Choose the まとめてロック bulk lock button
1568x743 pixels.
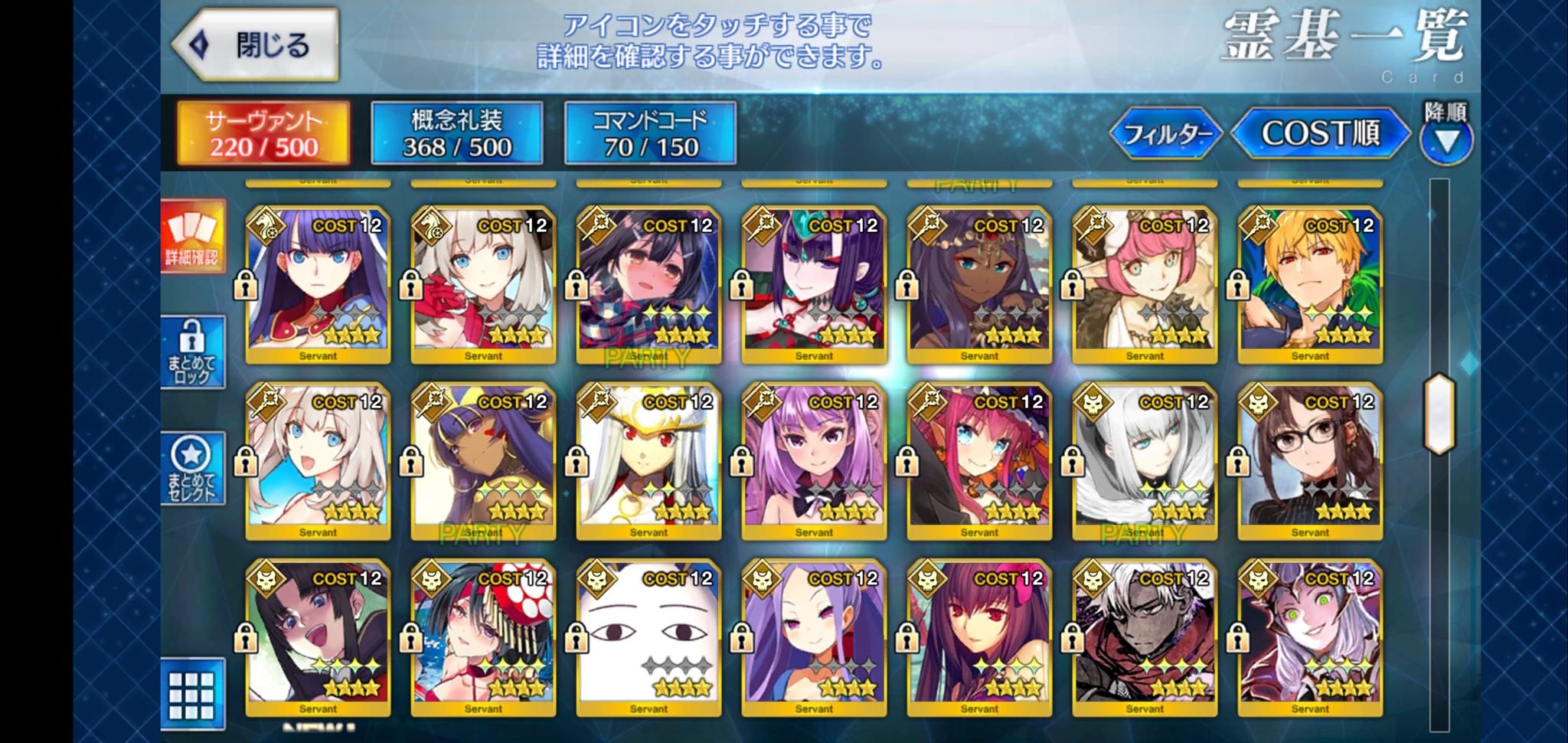(x=192, y=352)
